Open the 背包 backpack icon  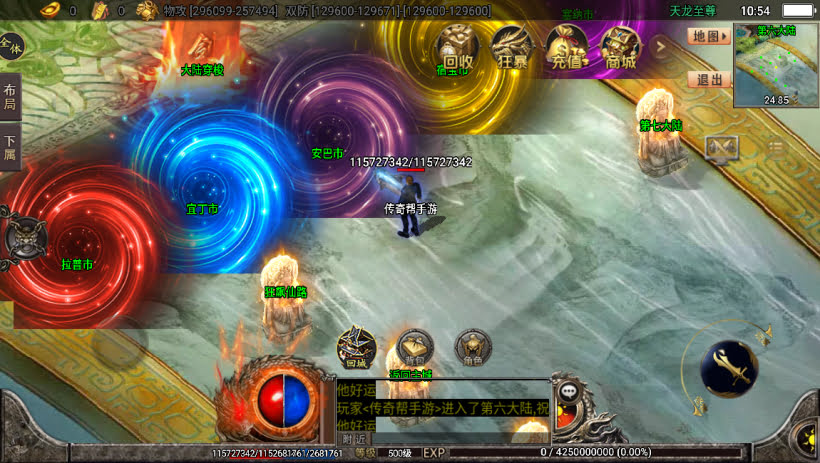pyautogui.click(x=415, y=346)
